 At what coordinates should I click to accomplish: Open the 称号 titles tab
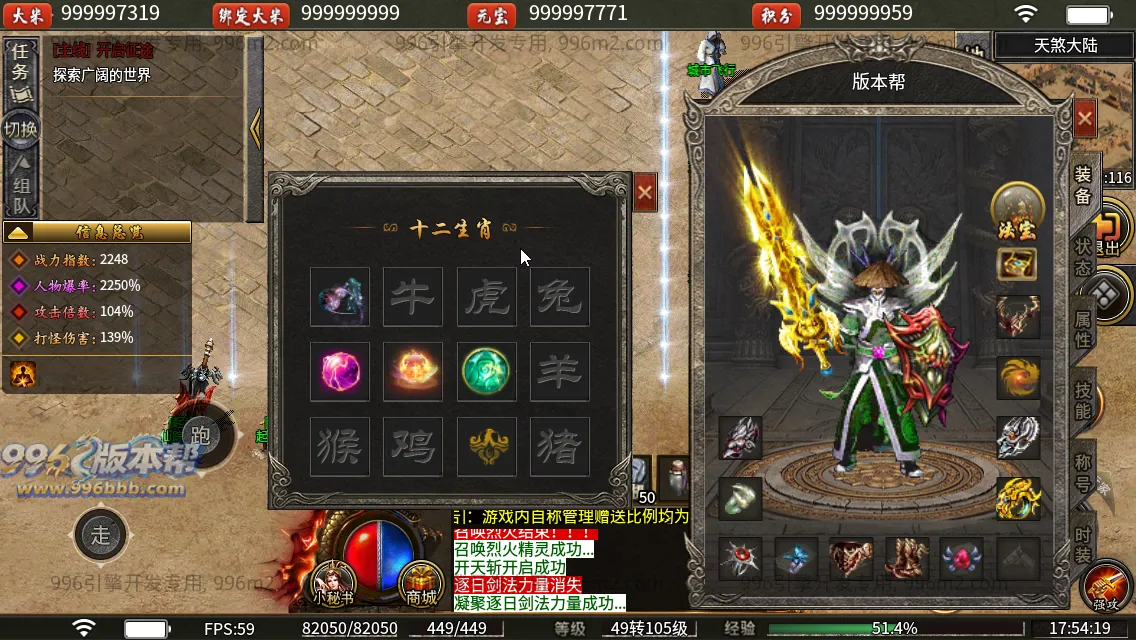click(1084, 473)
